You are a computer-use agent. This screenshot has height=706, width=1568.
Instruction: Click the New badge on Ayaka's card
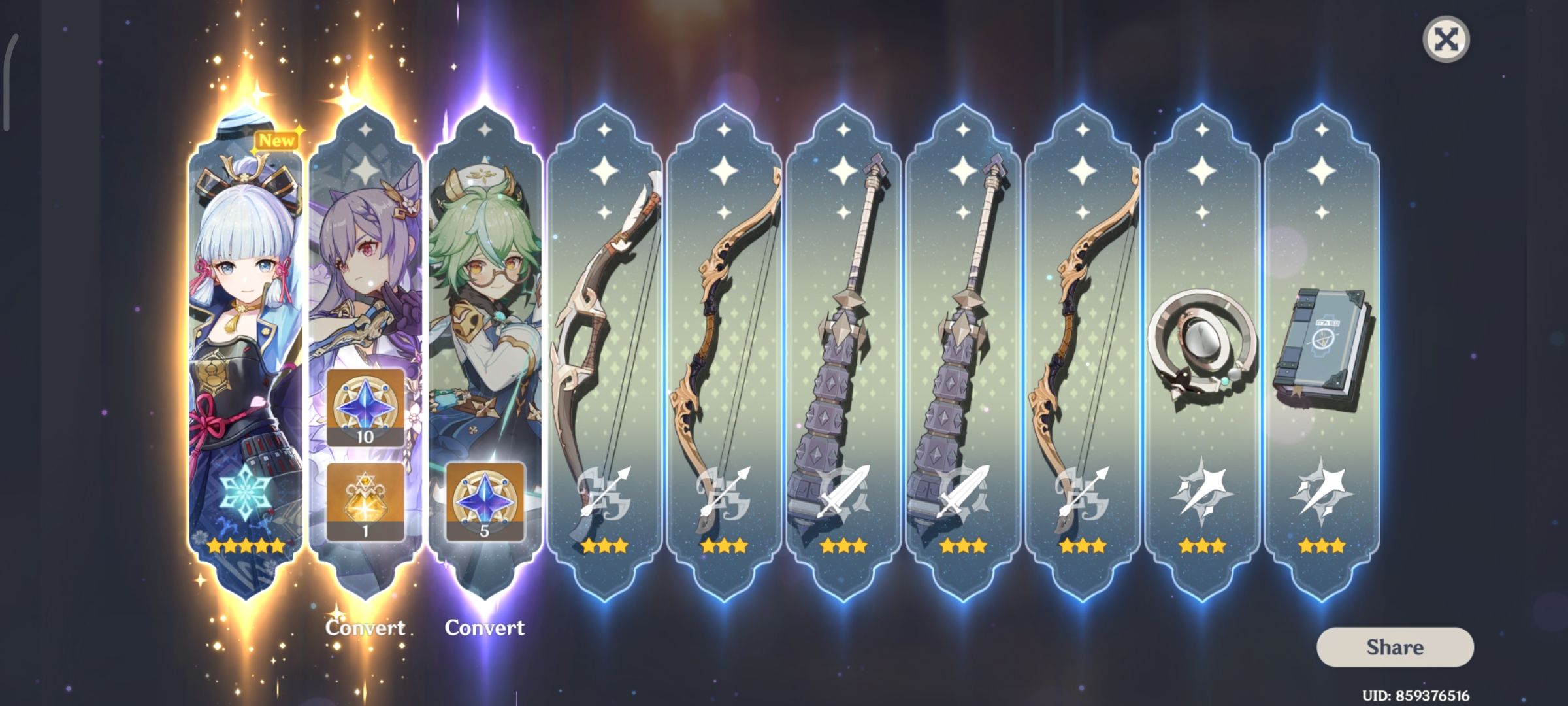(277, 139)
